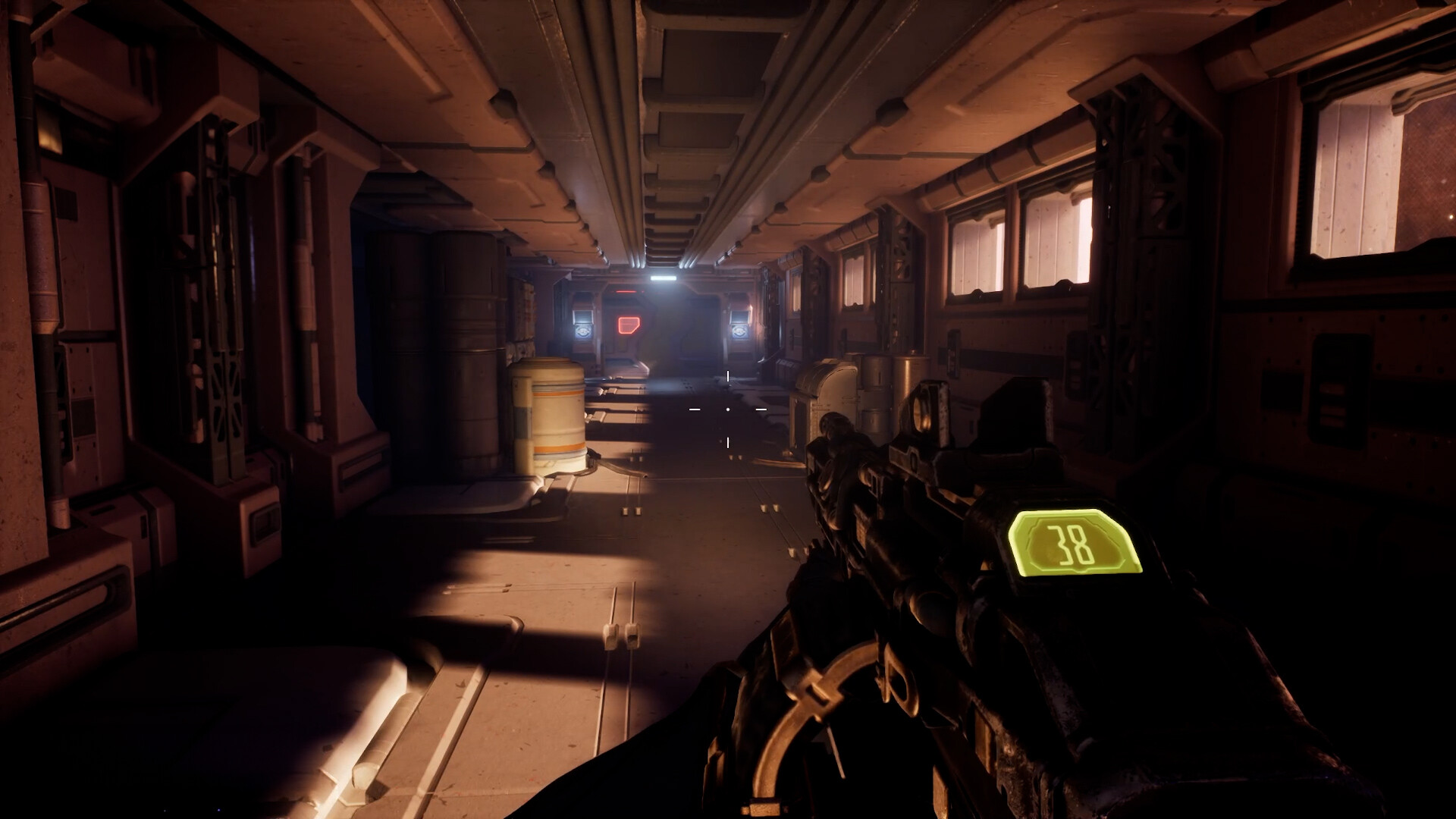
Task: Select the right blue door control panel emblem
Action: (x=740, y=331)
